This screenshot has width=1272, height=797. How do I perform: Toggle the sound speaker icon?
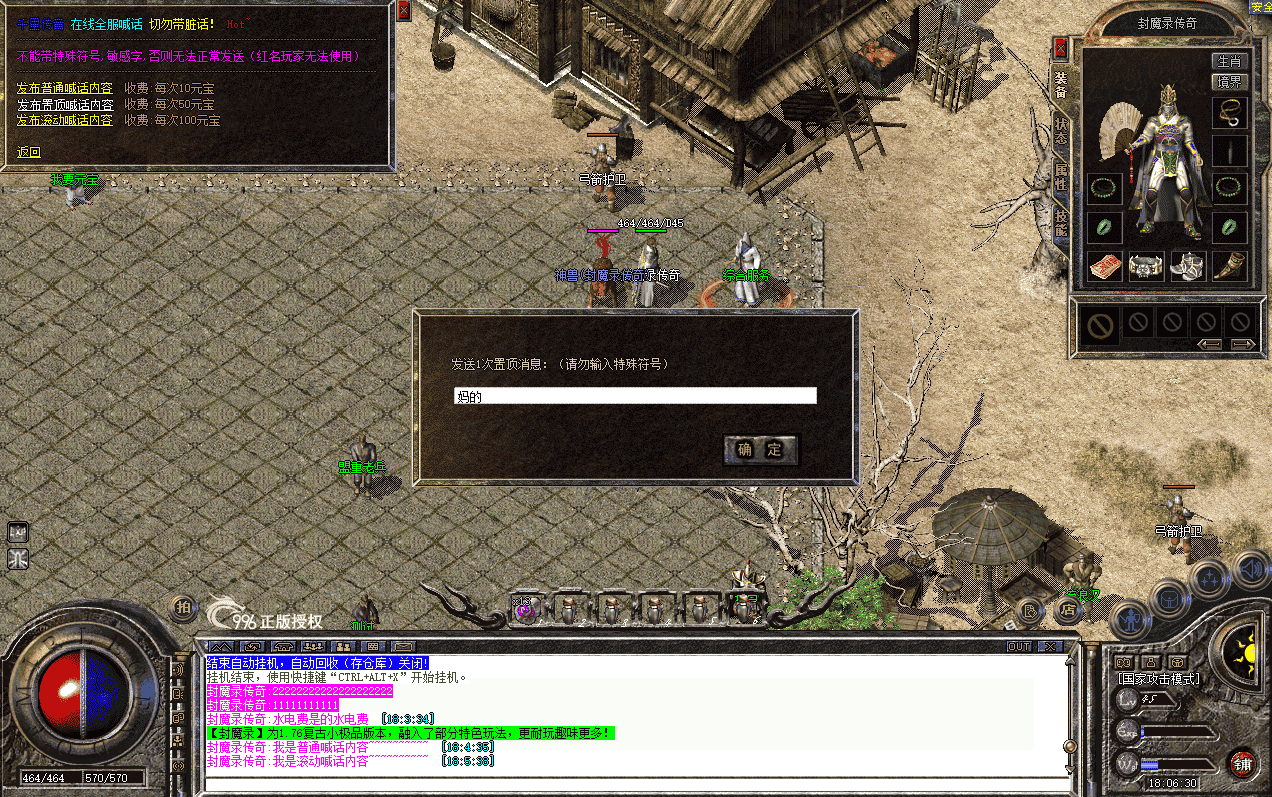pos(1250,569)
